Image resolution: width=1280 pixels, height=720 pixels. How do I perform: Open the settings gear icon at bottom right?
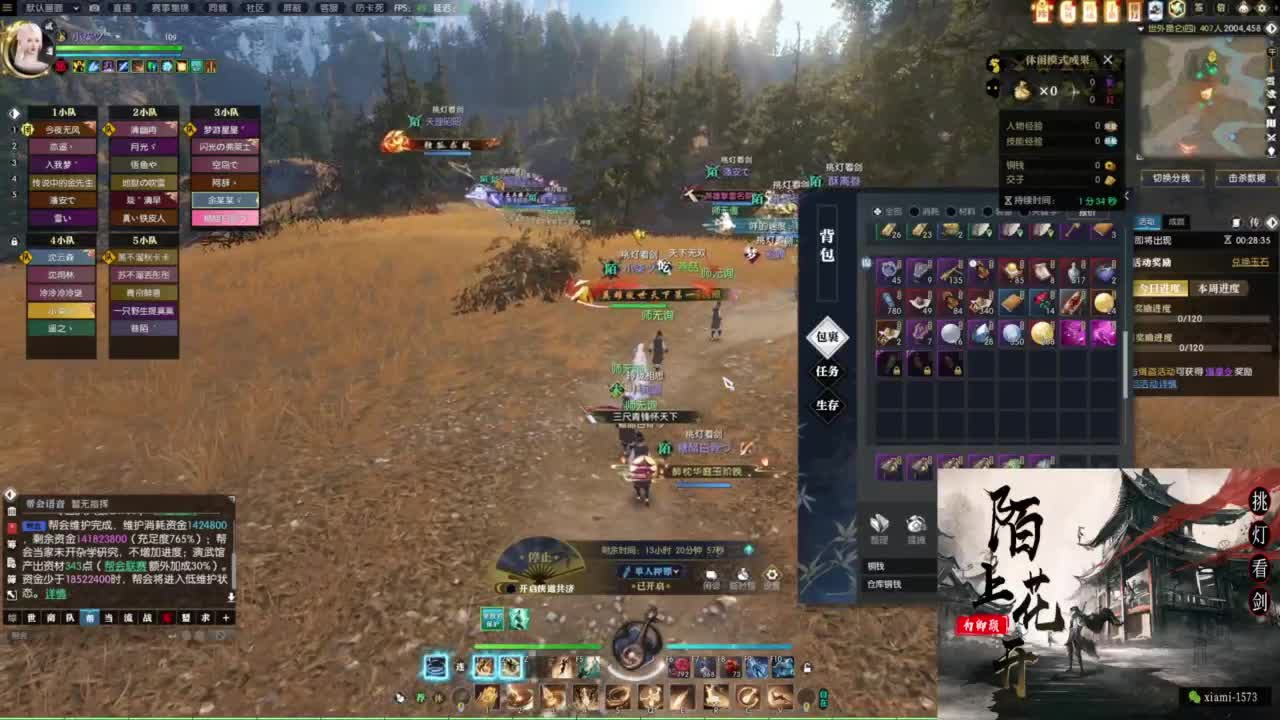(772, 574)
